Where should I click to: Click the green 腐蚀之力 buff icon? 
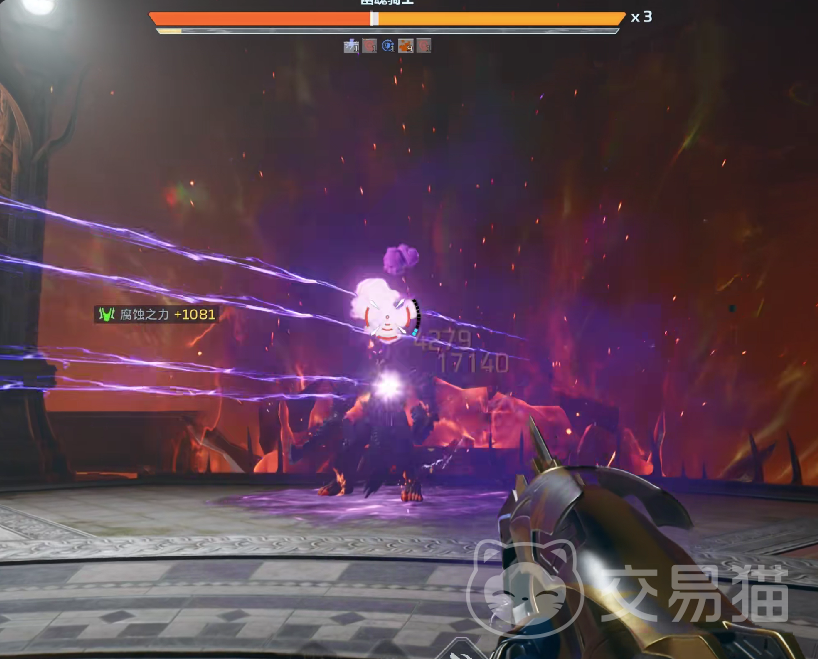coord(106,314)
